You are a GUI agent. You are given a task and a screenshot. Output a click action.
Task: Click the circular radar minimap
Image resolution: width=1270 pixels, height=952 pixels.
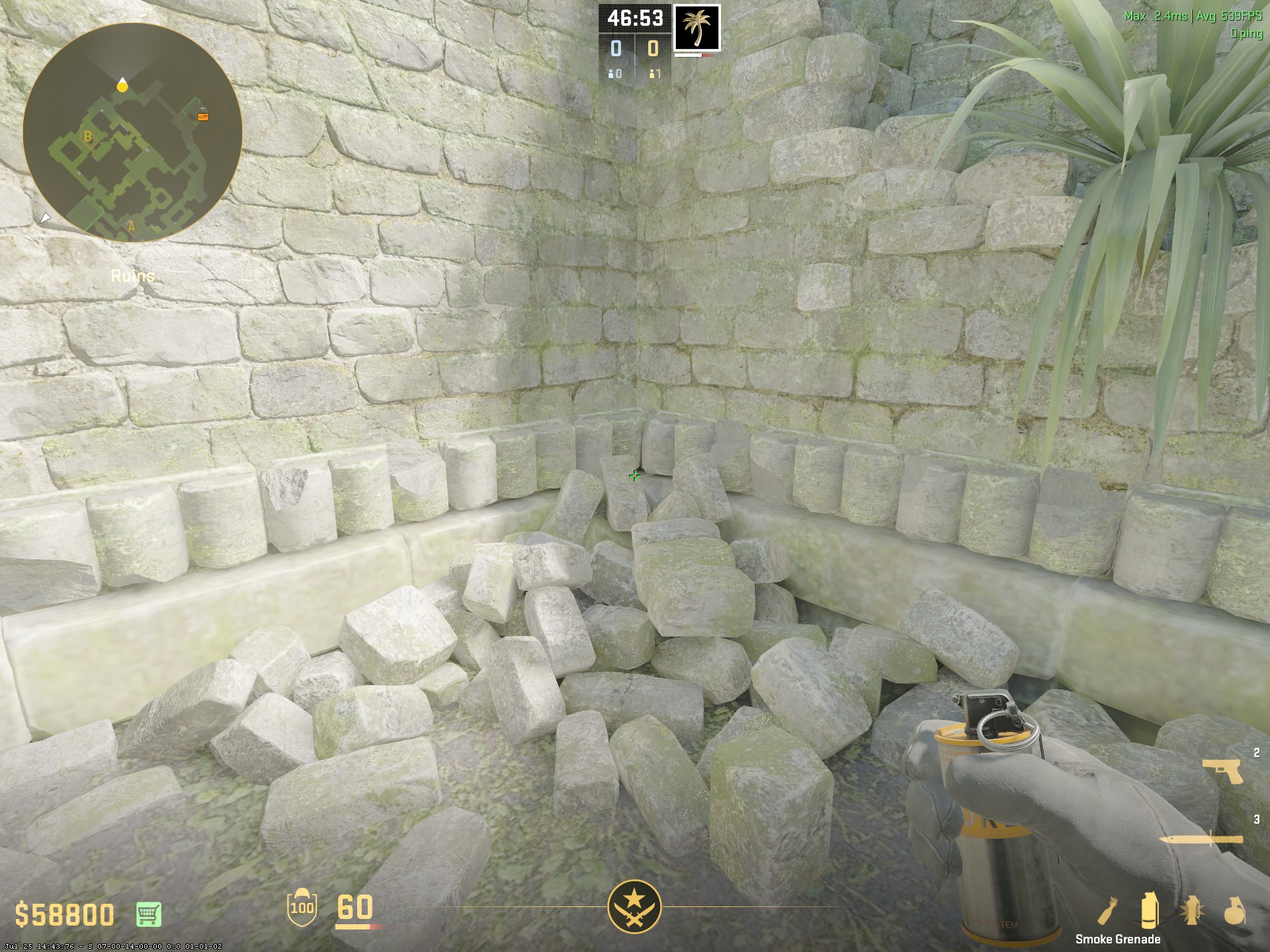pos(132,132)
